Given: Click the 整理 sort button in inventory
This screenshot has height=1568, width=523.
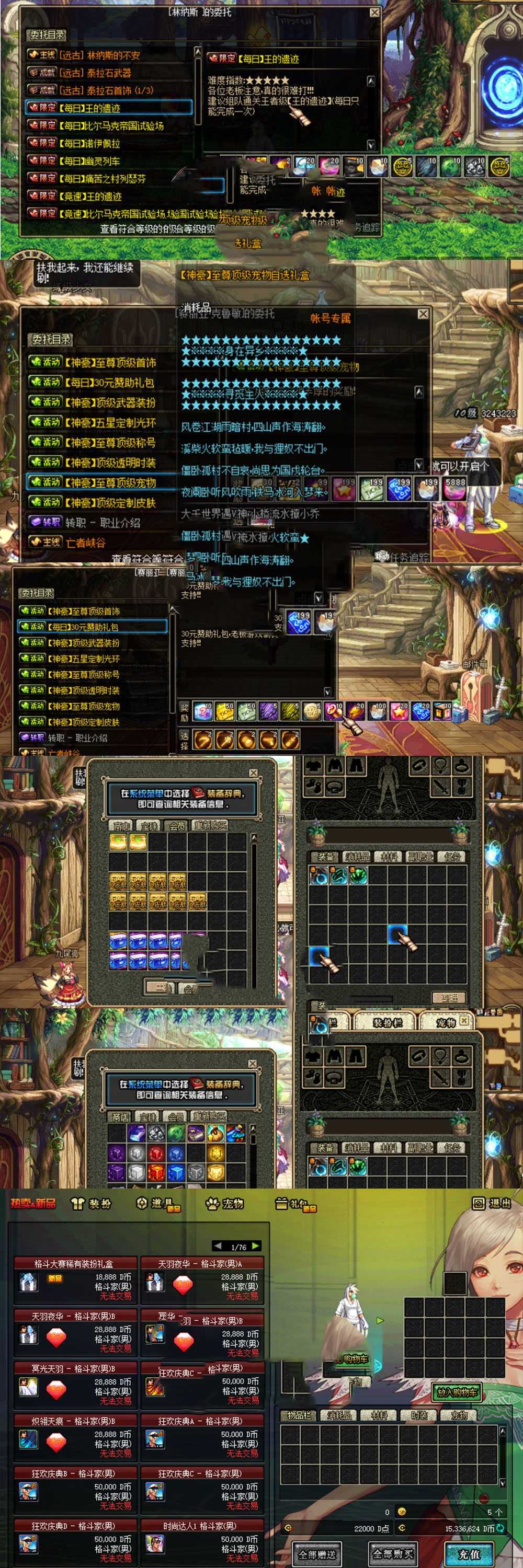Looking at the screenshot, I should 449,998.
